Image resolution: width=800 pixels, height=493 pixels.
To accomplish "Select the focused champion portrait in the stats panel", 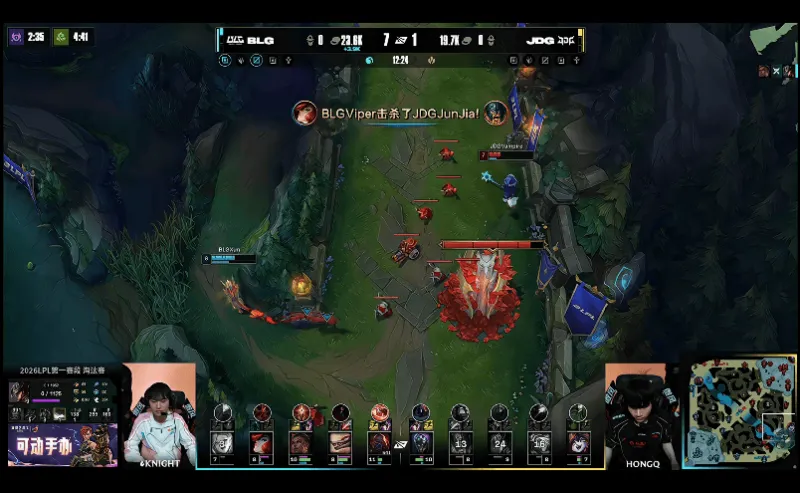I will coord(19,392).
